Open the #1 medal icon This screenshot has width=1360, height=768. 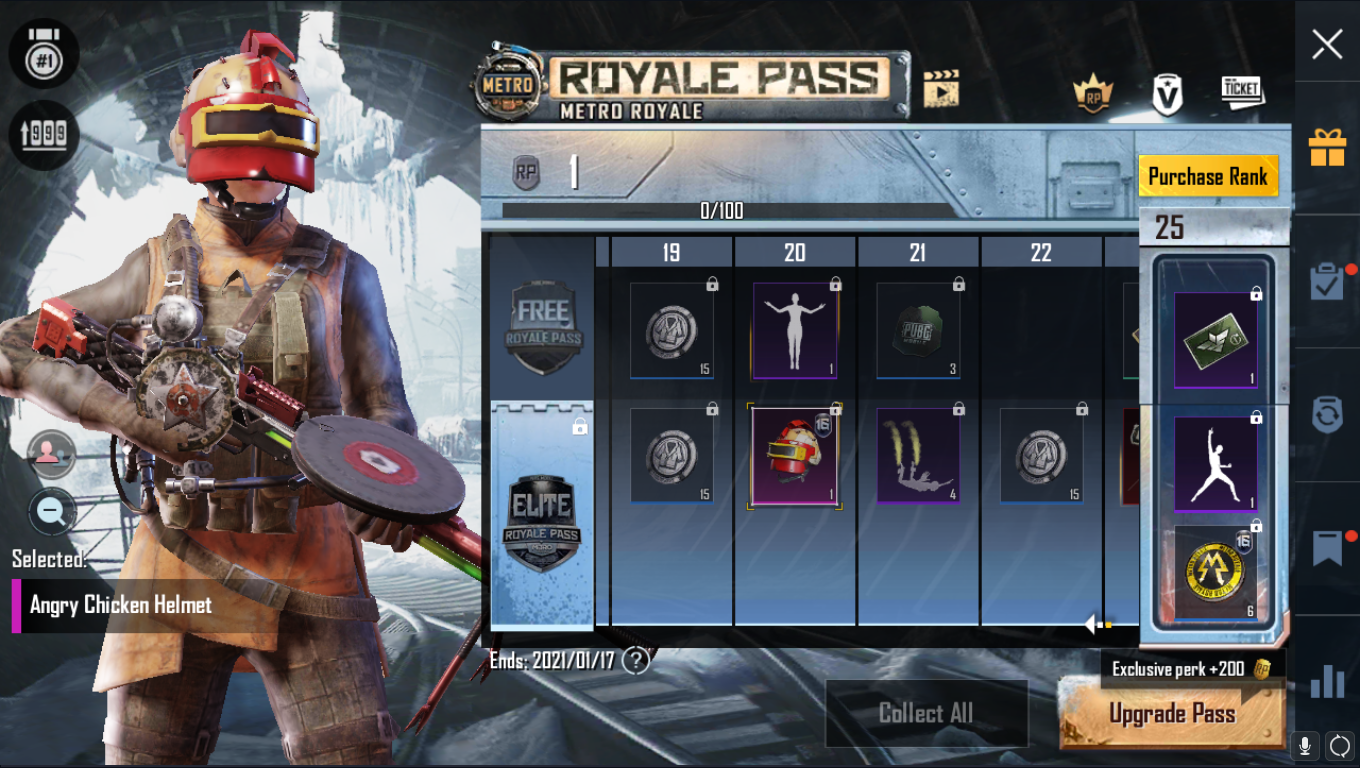pyautogui.click(x=44, y=53)
